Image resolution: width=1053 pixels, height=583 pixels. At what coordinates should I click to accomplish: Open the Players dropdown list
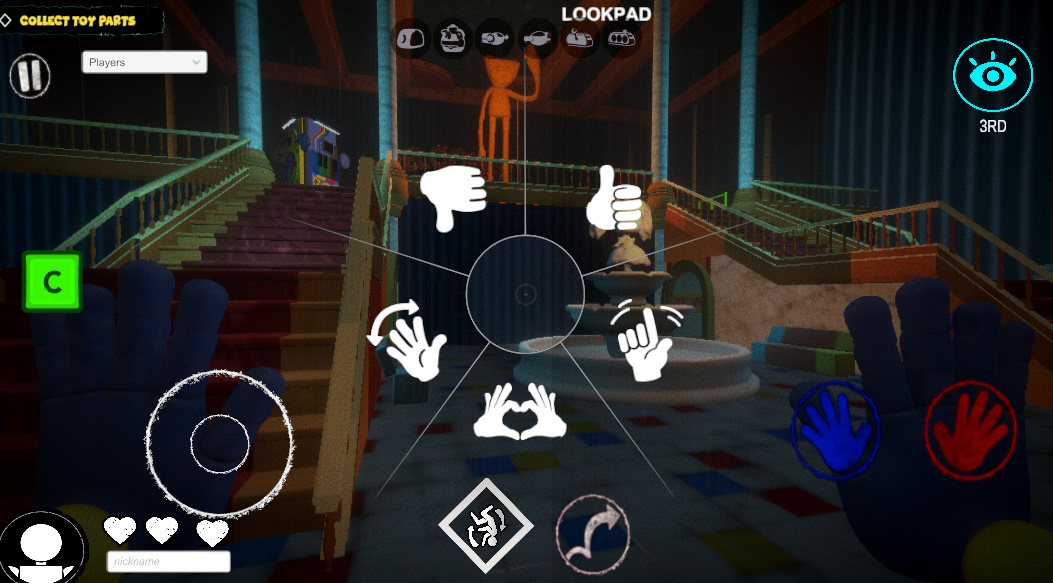(x=144, y=62)
